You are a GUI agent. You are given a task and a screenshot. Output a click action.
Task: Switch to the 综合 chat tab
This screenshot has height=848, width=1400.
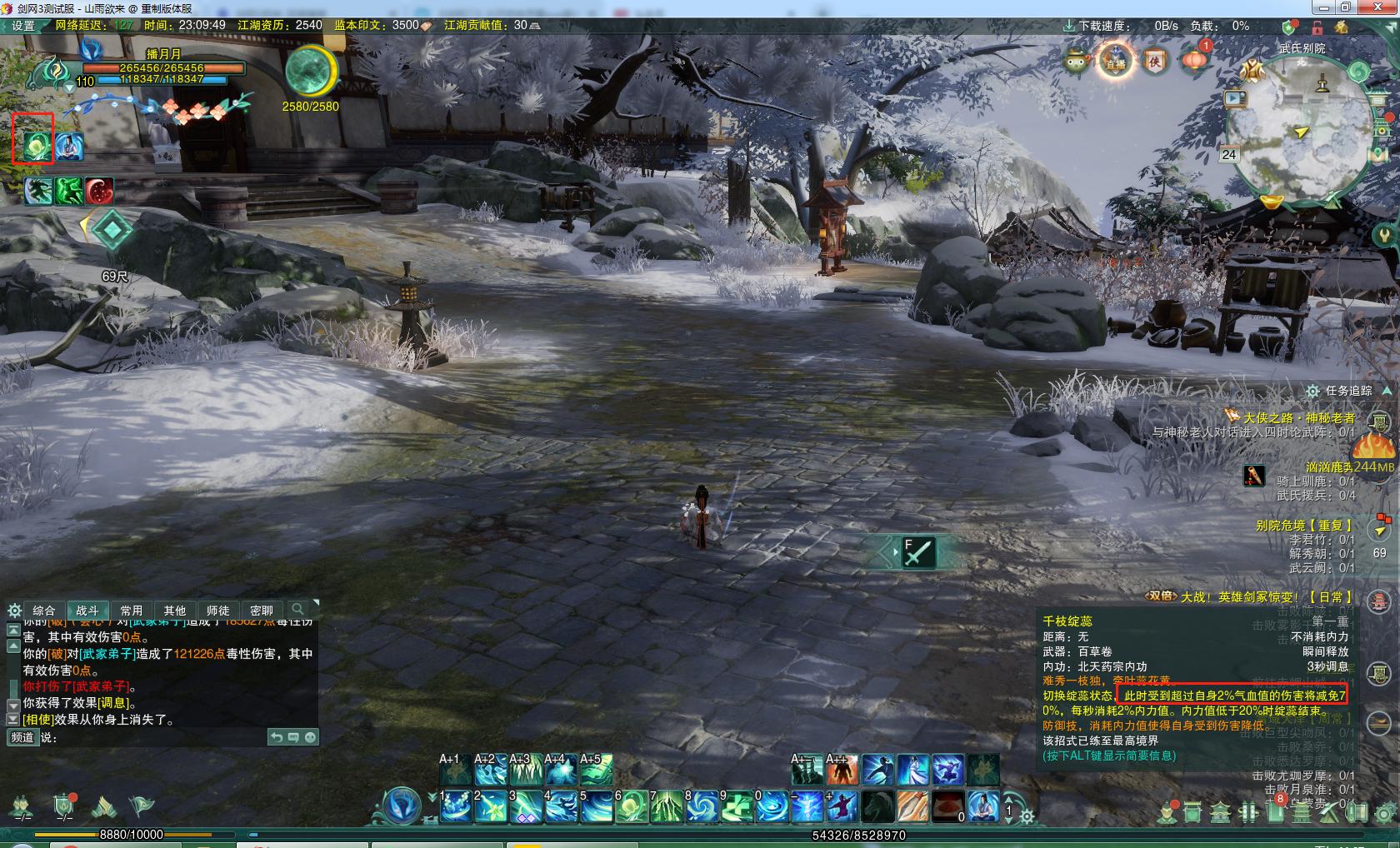pos(43,611)
